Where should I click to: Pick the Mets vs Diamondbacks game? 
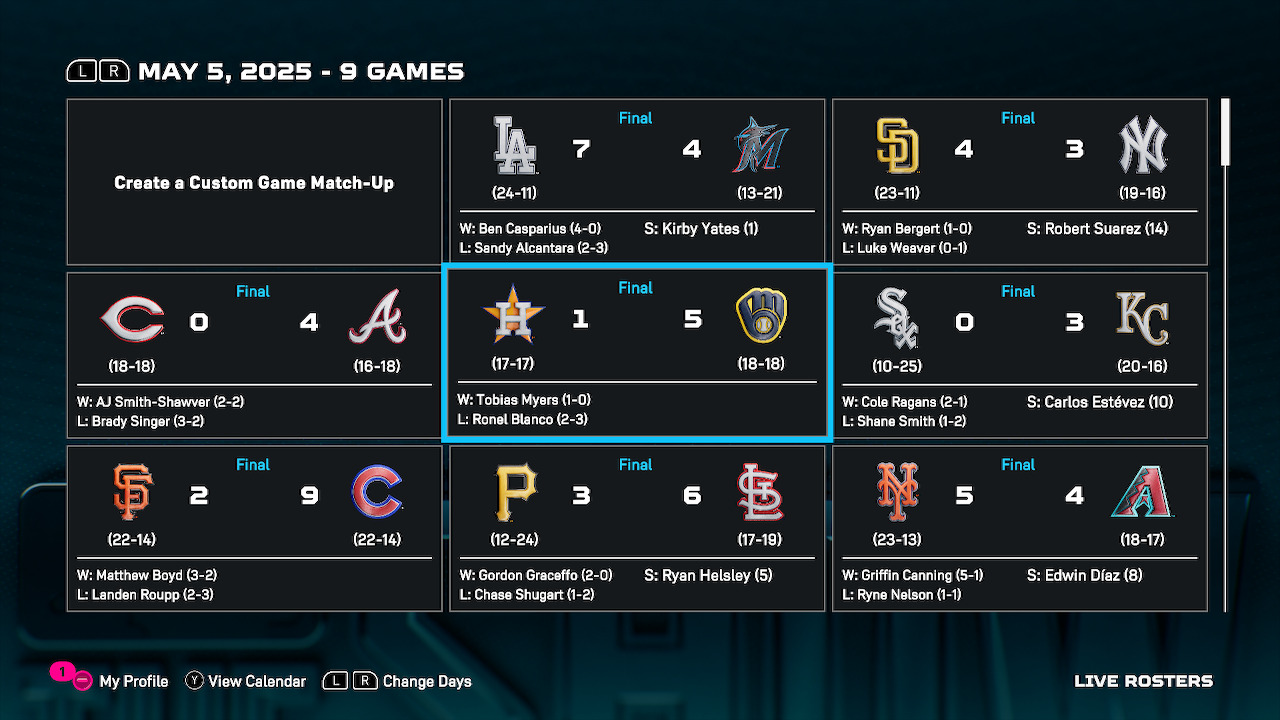tap(1019, 528)
